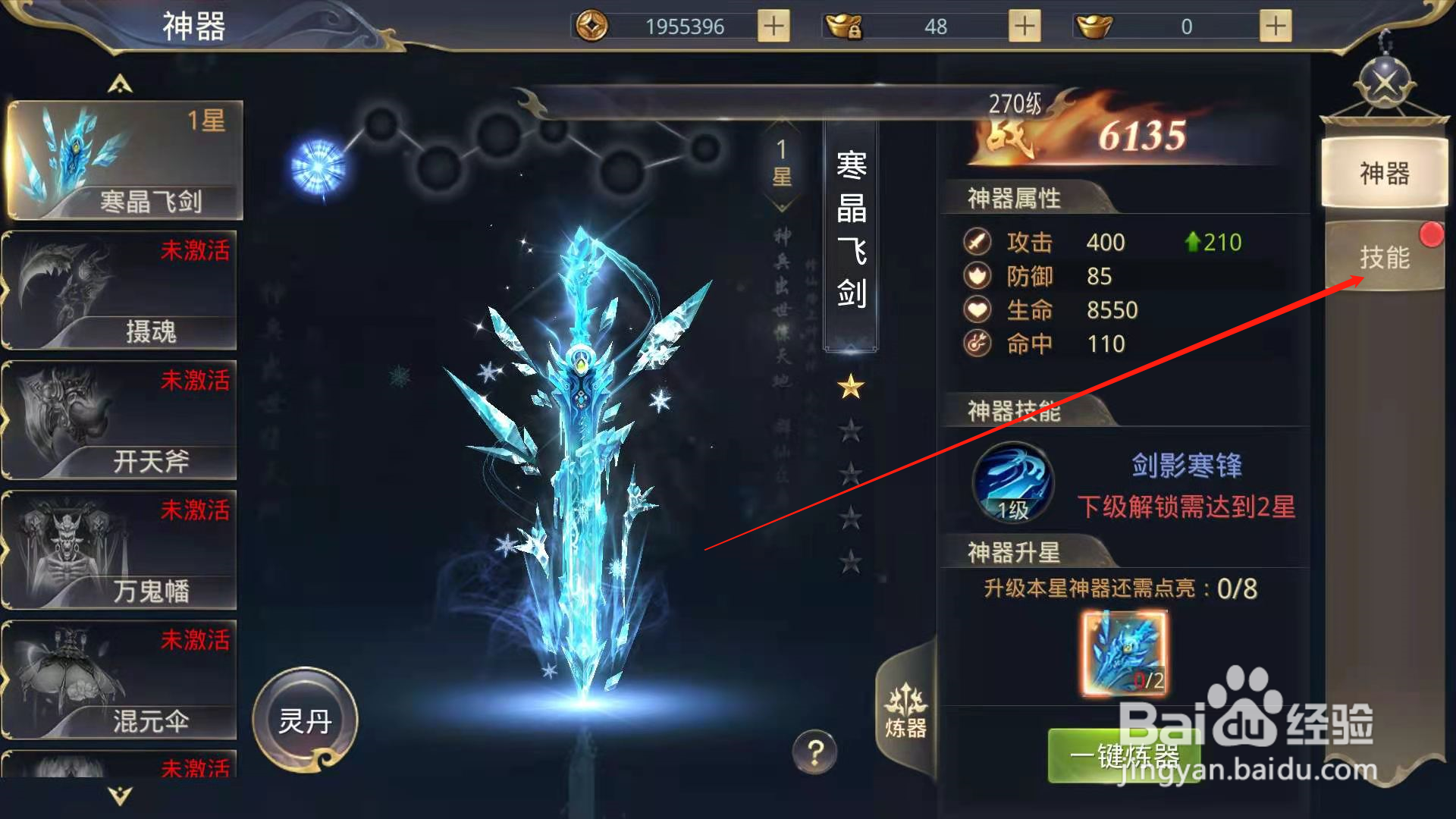
Task: Add gold via plus next to 1955396
Action: pos(772,25)
